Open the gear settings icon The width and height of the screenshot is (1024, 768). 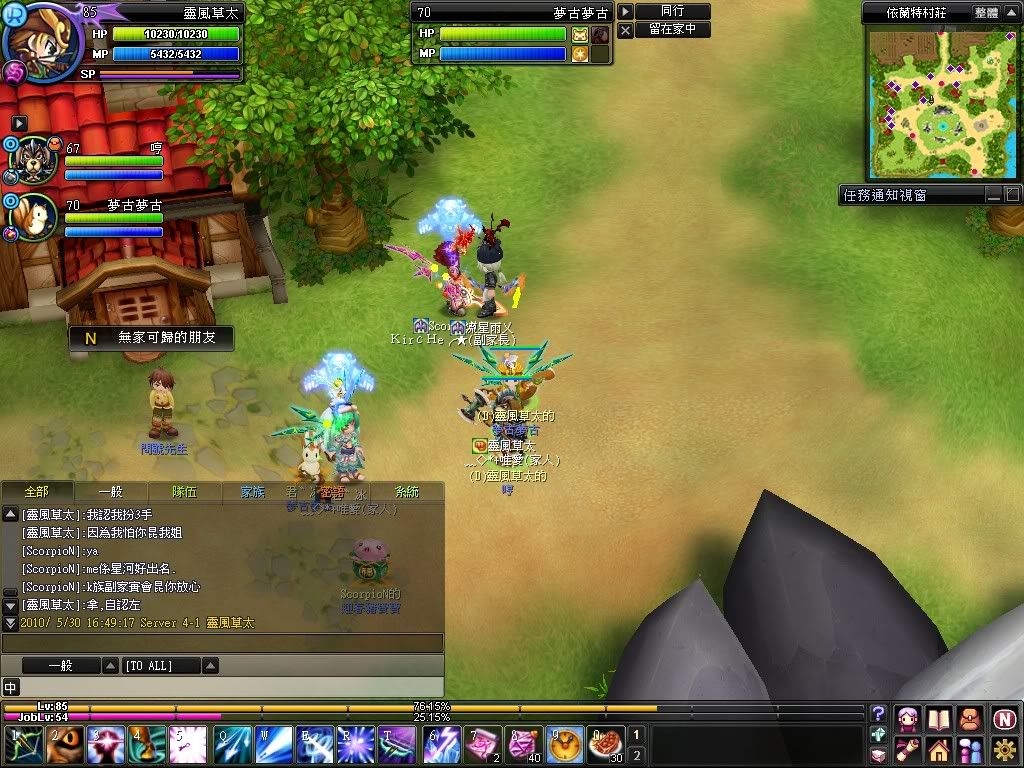[x=1004, y=750]
